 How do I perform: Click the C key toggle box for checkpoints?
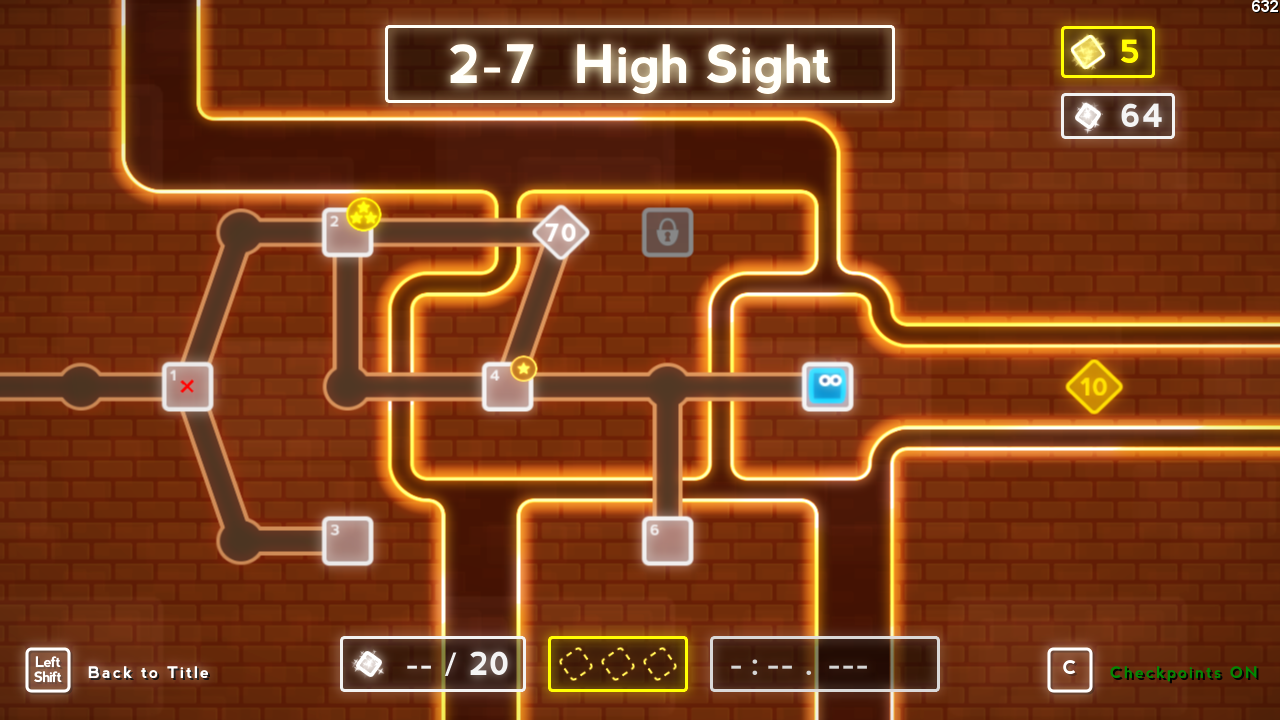point(1070,670)
